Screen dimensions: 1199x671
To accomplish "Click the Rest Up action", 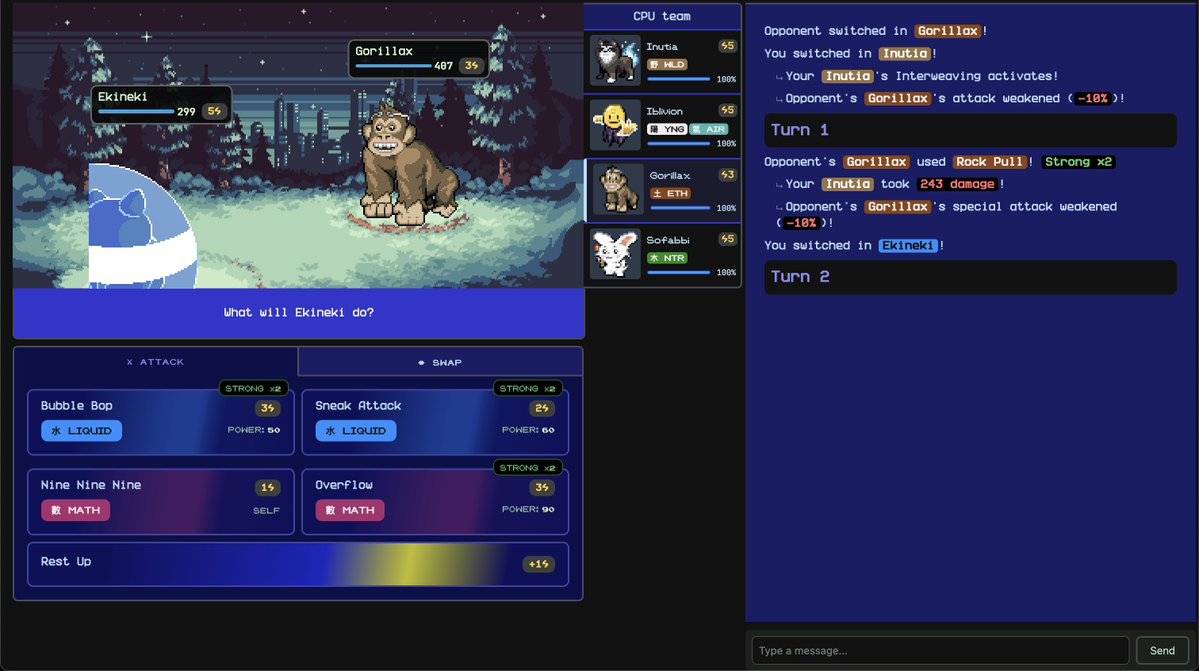I will tap(297, 564).
